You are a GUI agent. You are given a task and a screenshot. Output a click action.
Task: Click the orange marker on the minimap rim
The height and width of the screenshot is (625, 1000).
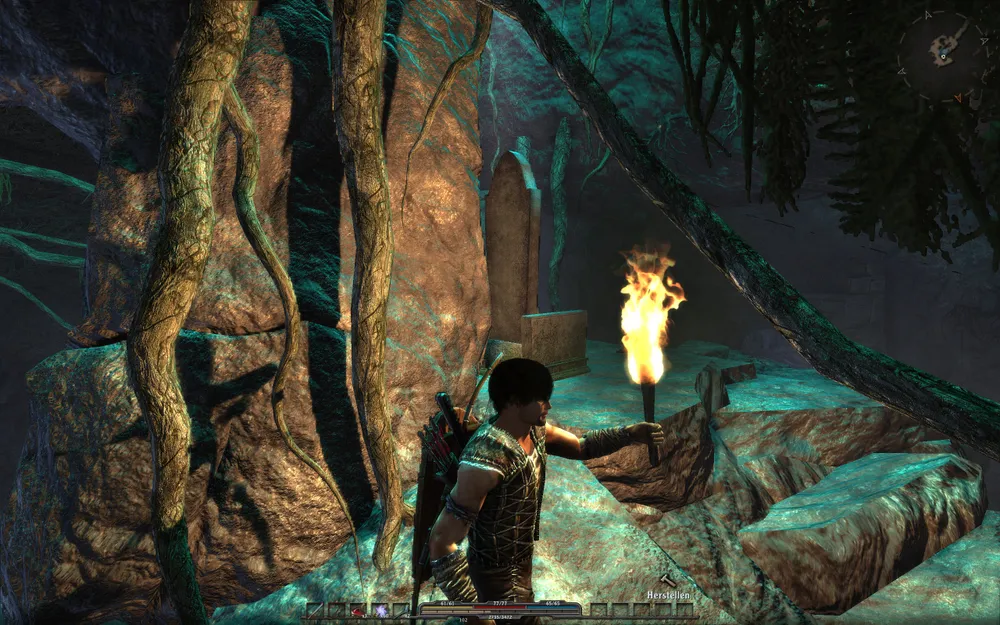click(958, 97)
